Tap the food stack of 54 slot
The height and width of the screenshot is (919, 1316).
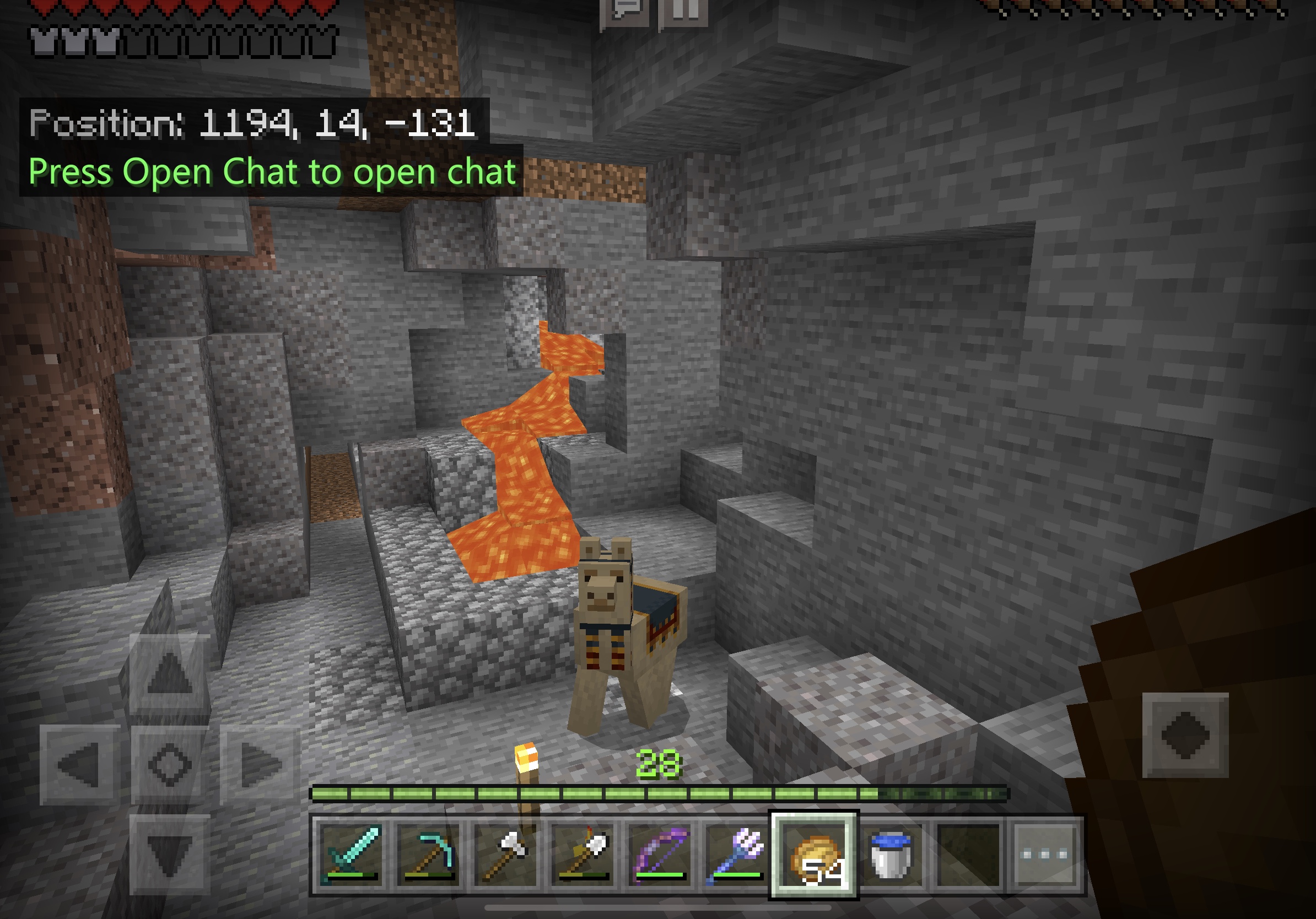pyautogui.click(x=814, y=854)
